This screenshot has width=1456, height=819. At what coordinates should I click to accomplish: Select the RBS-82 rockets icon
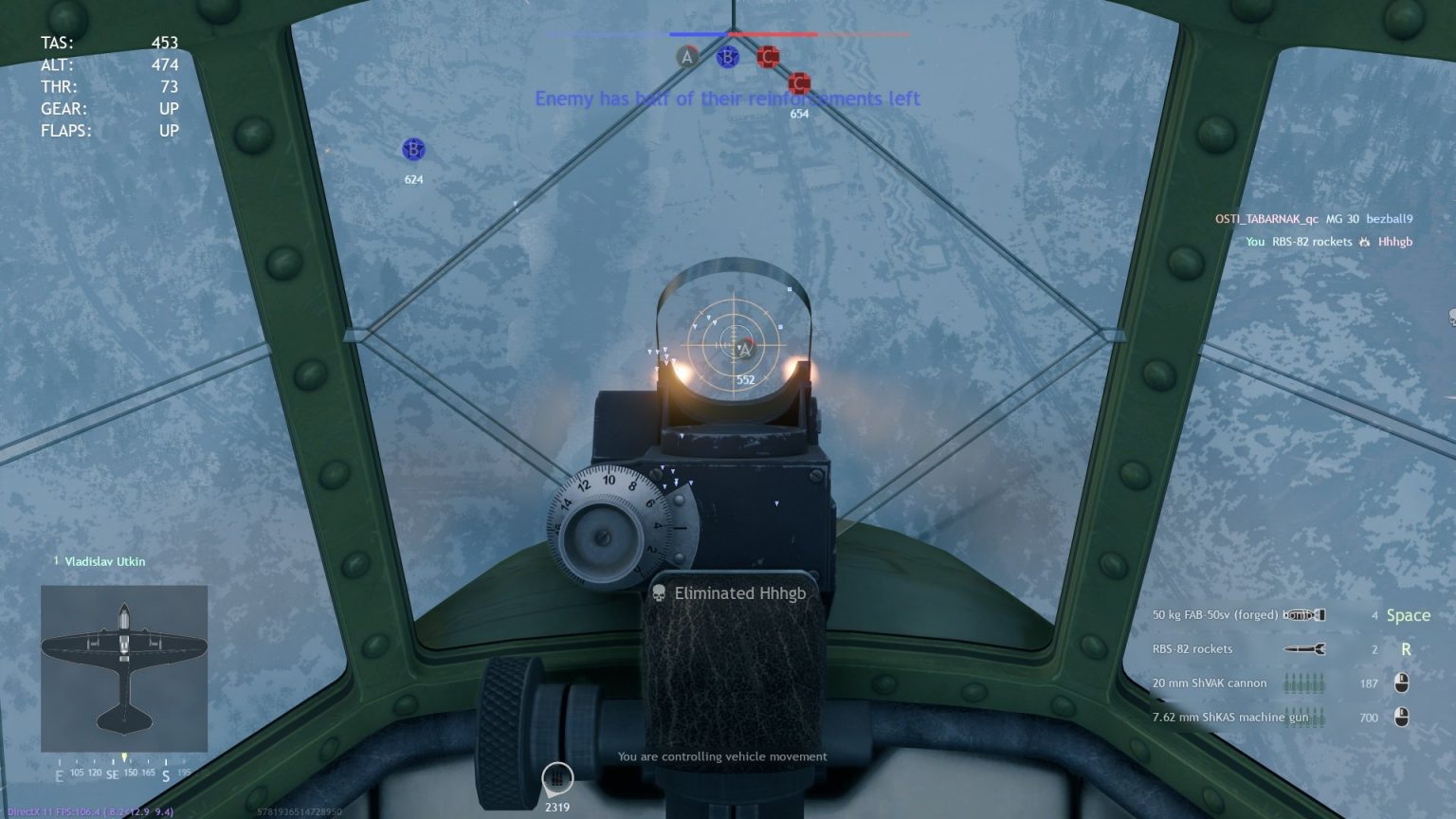[1303, 648]
